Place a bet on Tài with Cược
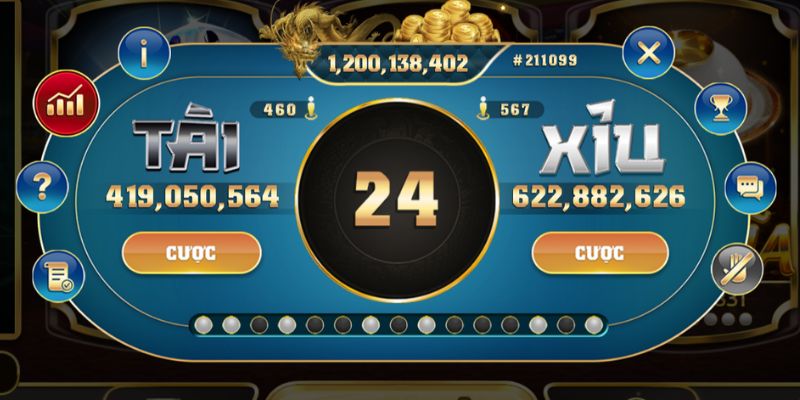Screen dimensions: 800x400 [191, 253]
